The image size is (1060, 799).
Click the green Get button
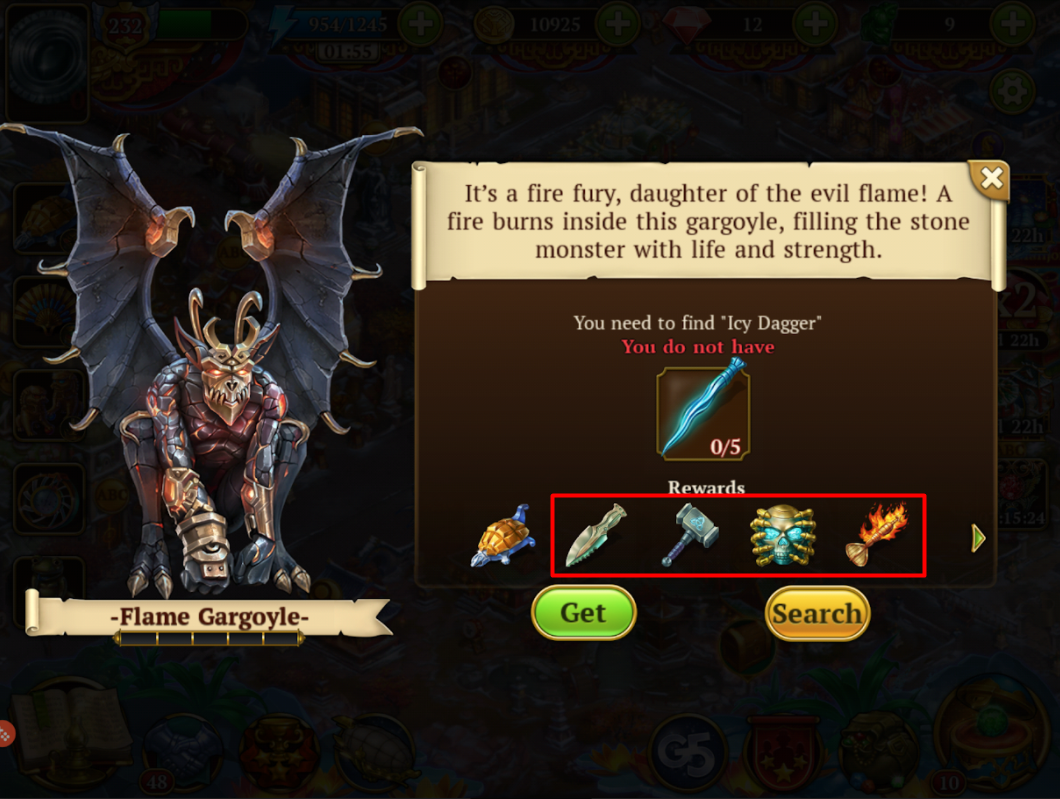pos(583,612)
